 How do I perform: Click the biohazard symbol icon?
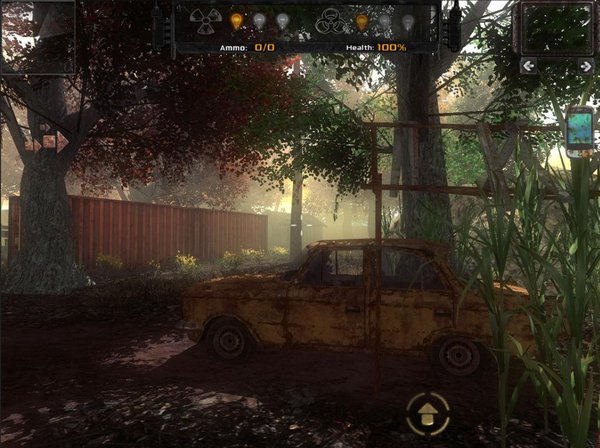(x=330, y=20)
